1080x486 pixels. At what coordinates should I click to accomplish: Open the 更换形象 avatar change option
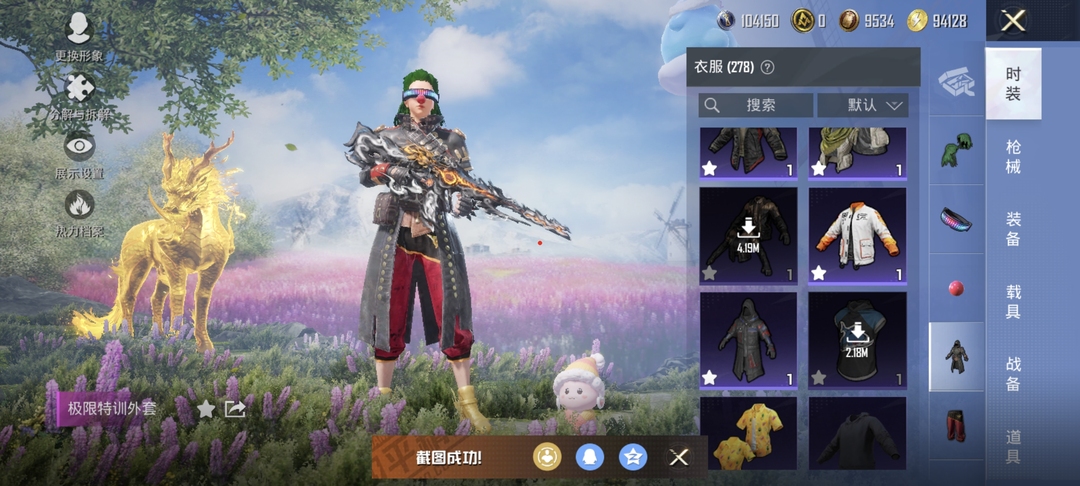(x=79, y=36)
